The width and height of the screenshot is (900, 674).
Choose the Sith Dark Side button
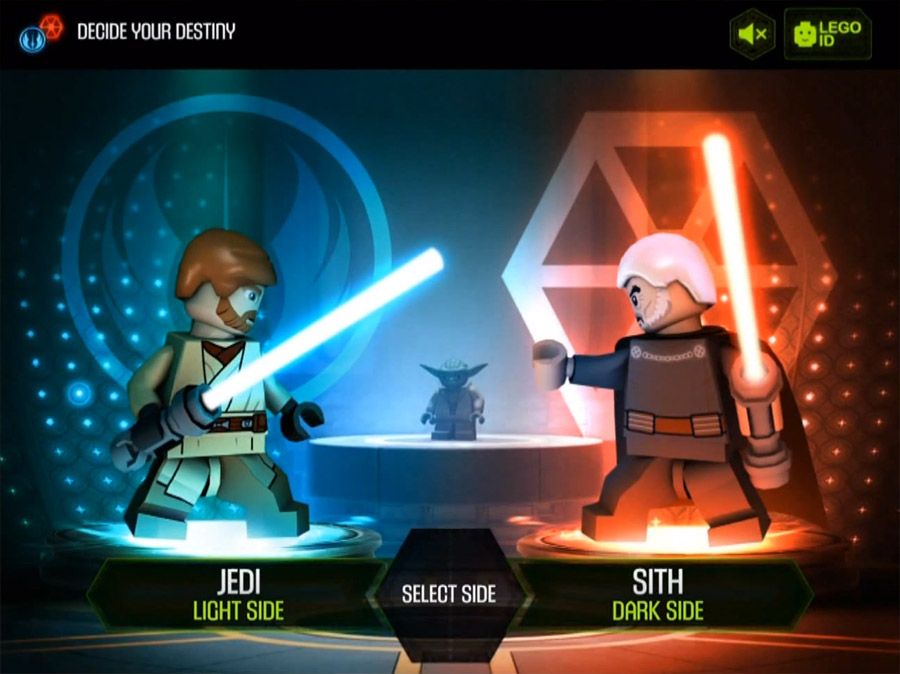coord(657,595)
